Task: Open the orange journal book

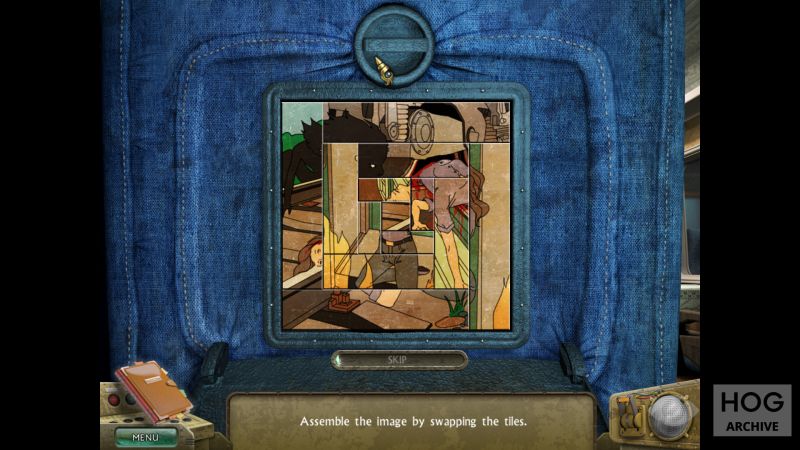Action: click(x=151, y=390)
